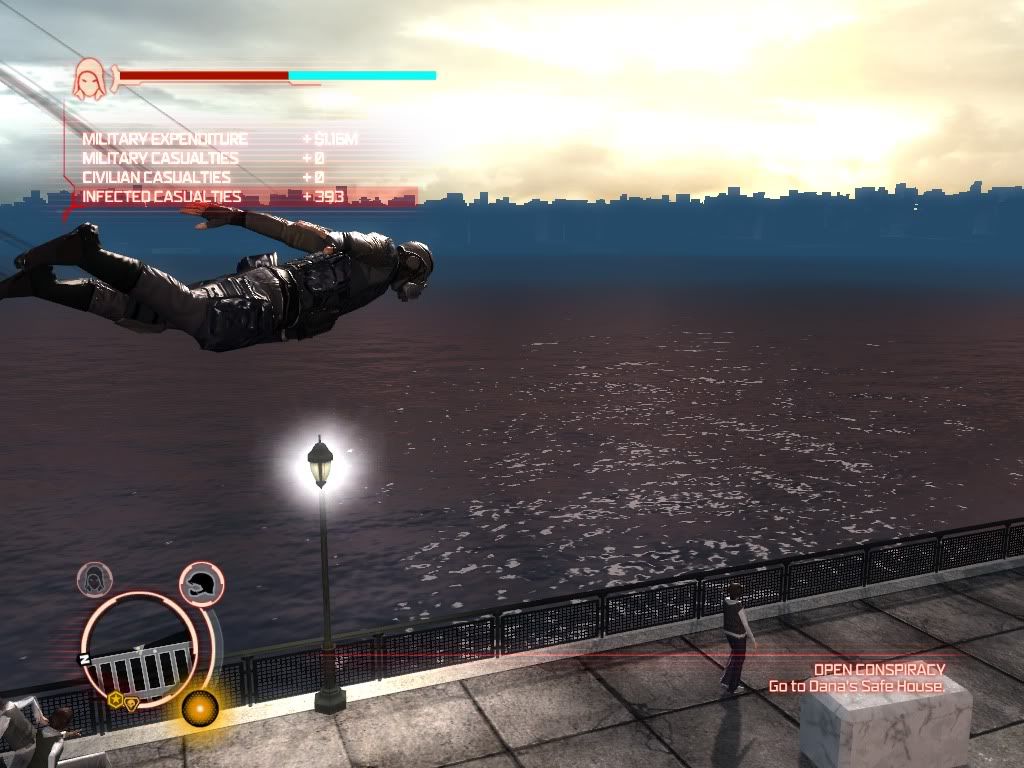Click the hooded face portrait by health bar
This screenshot has width=1024, height=768.
tap(90, 79)
